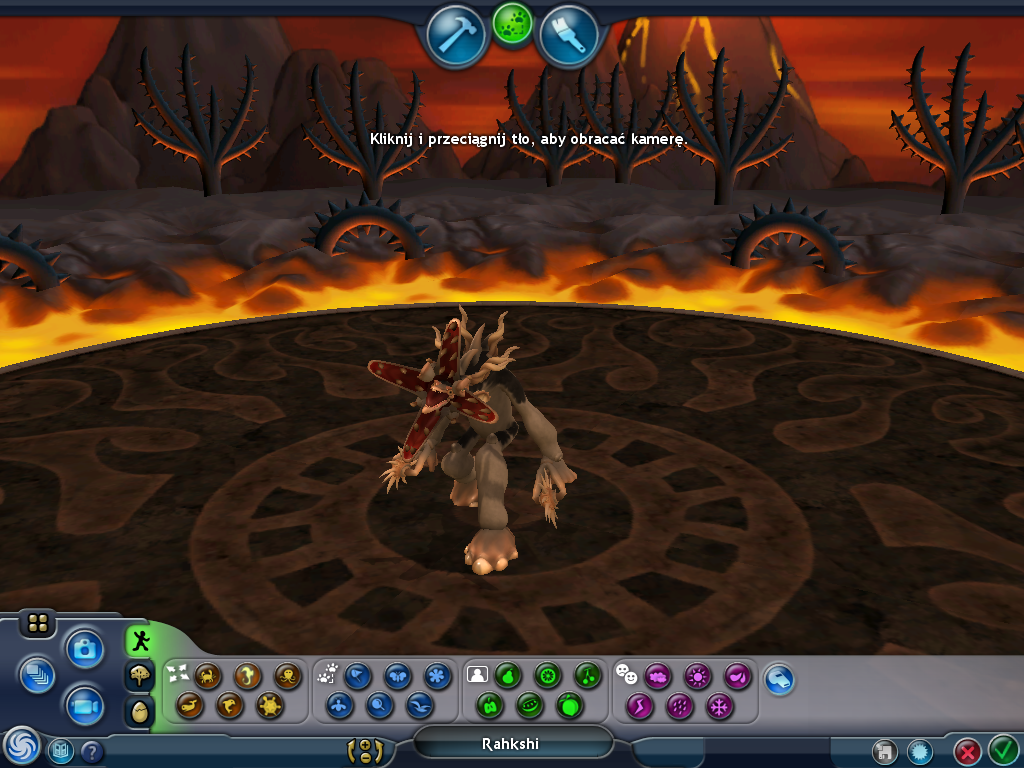Trigger the purple snowflake emotion
Image resolution: width=1024 pixels, height=768 pixels.
719,706
